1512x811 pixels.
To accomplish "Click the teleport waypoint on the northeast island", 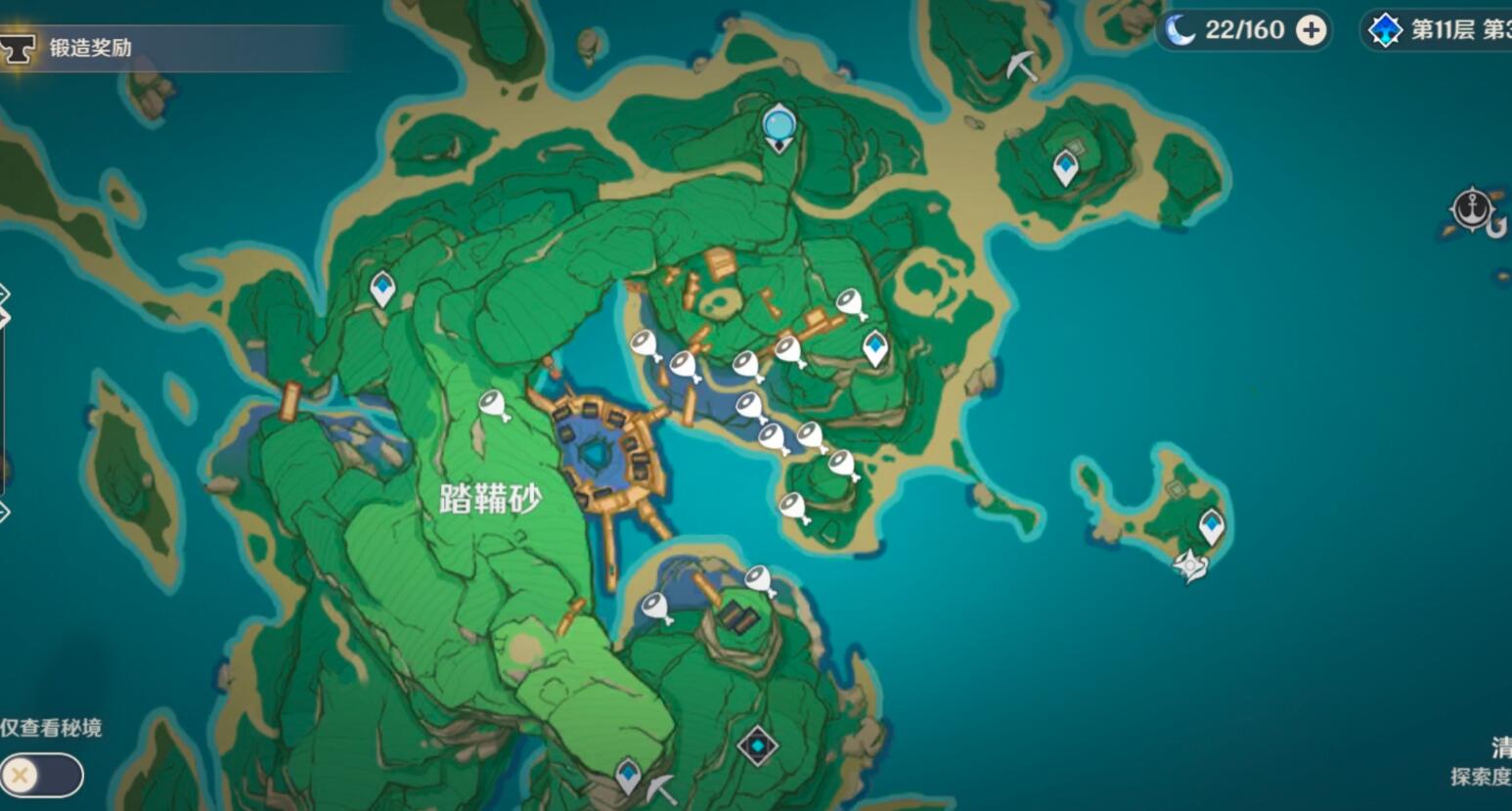I will coord(1063,164).
